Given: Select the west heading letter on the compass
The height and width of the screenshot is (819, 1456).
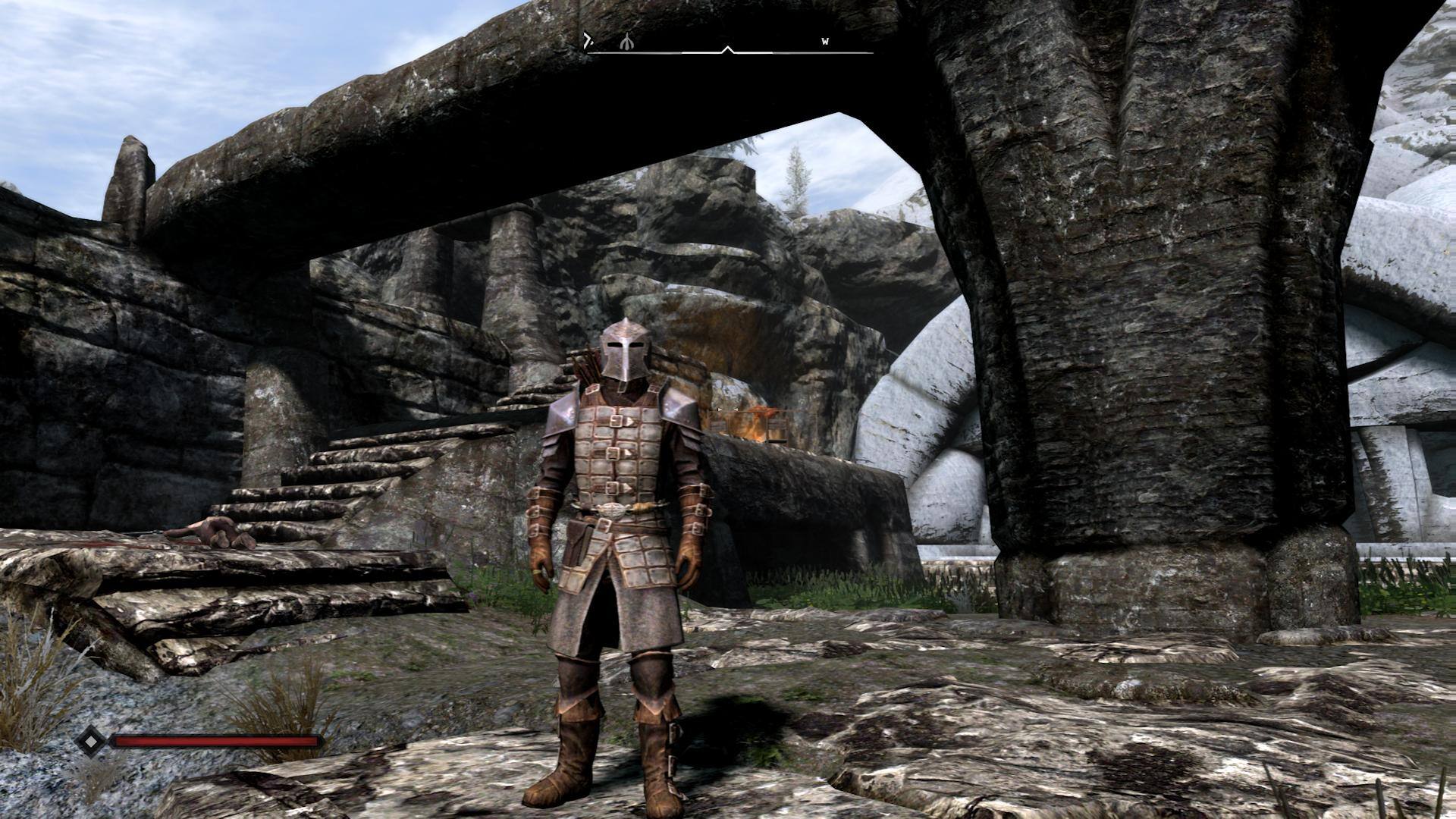Looking at the screenshot, I should 825,42.
